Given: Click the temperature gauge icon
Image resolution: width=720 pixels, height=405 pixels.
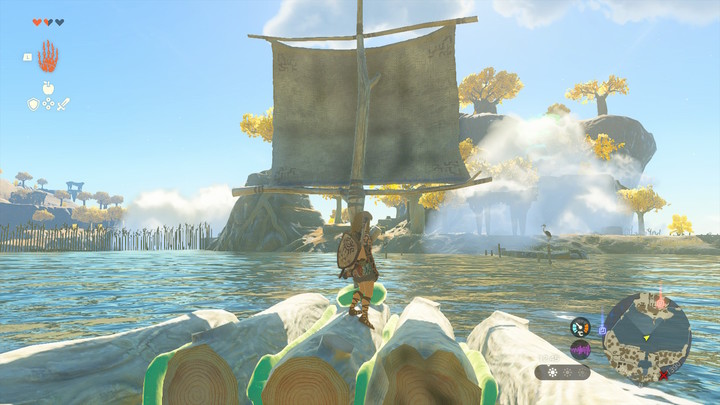Looking at the screenshot, I should click(x=581, y=326).
